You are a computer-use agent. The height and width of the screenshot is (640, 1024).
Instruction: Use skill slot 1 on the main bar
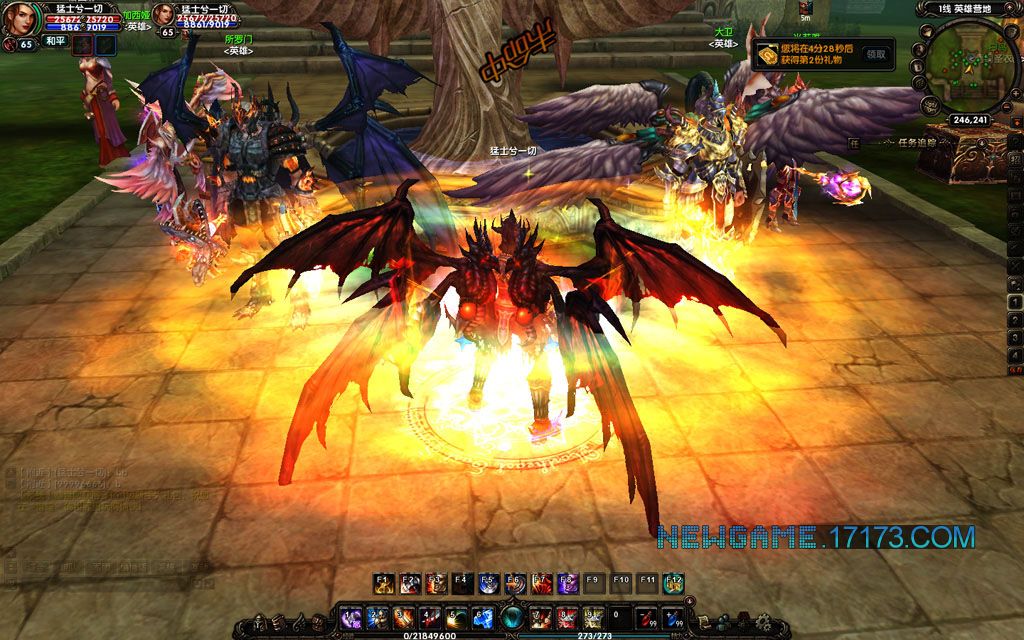pyautogui.click(x=349, y=618)
